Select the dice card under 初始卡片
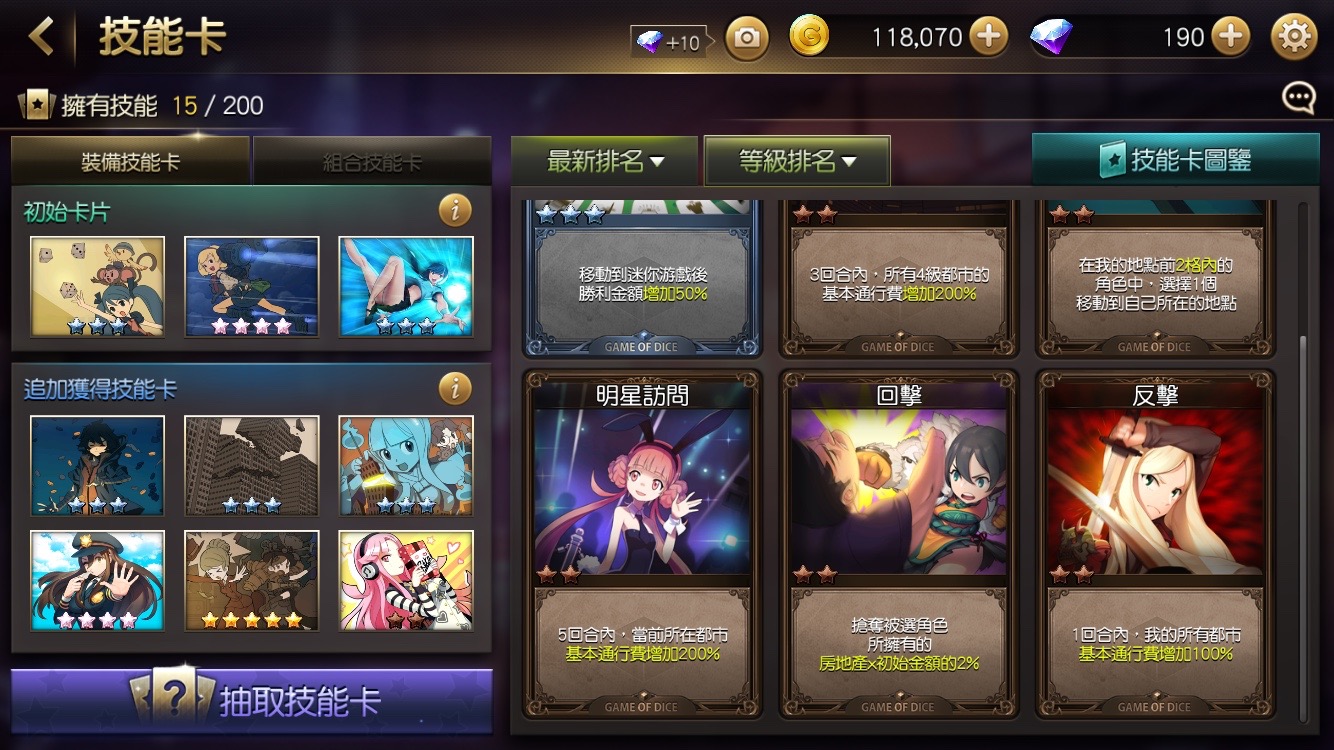The image size is (1334, 750). click(97, 285)
